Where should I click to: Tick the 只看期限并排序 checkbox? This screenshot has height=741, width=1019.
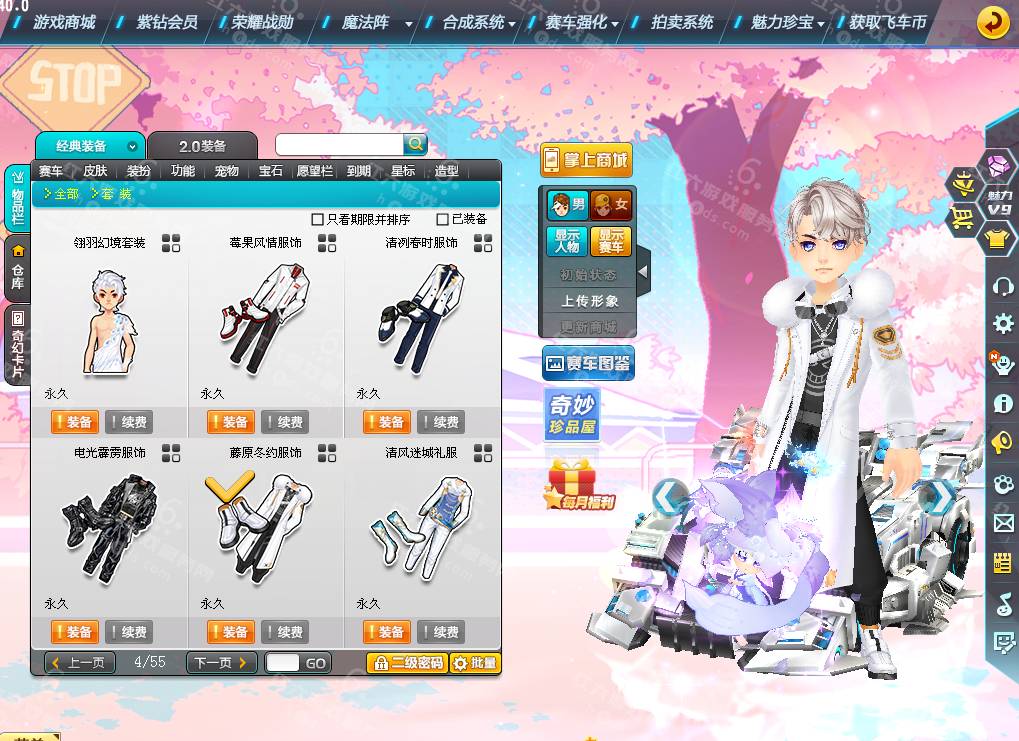[x=318, y=219]
